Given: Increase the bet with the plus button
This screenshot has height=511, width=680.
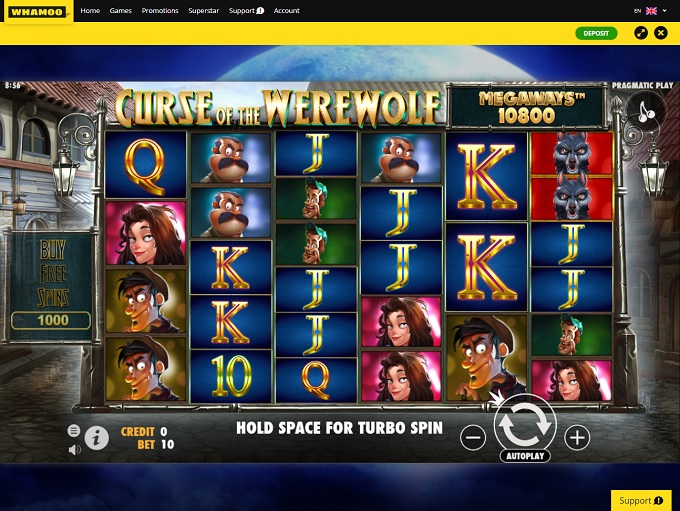Looking at the screenshot, I should tap(577, 437).
